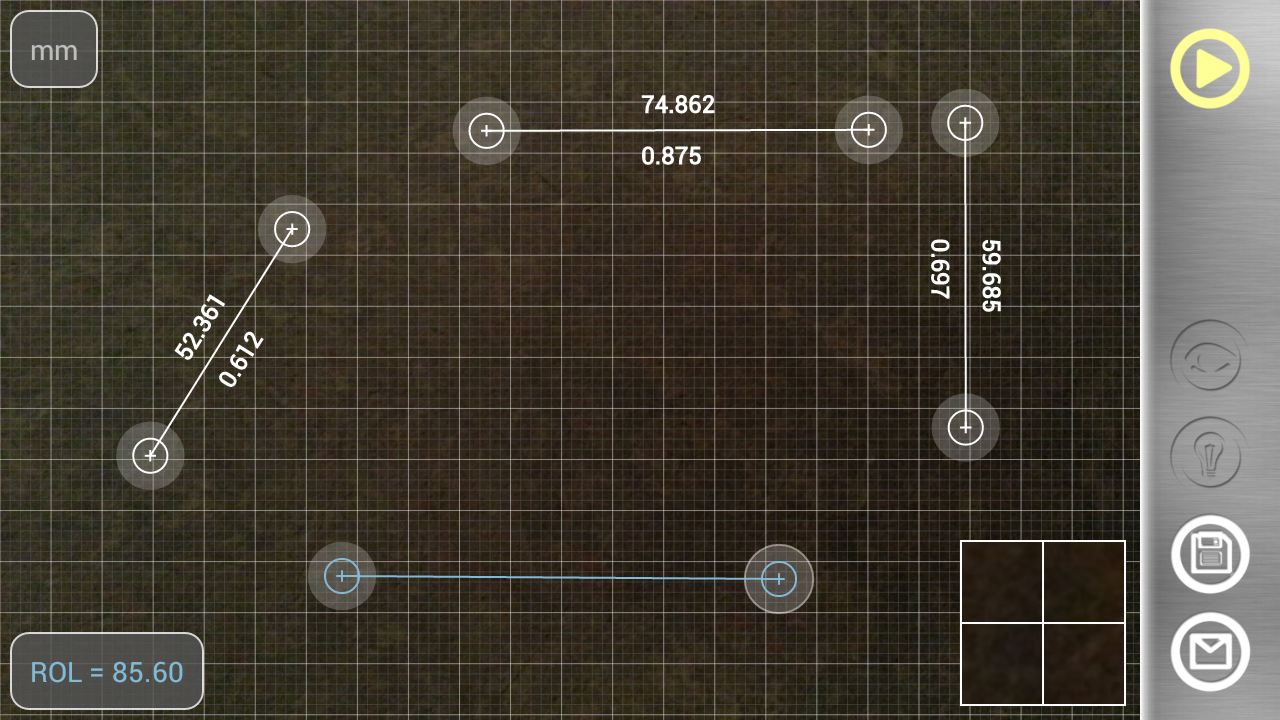The width and height of the screenshot is (1280, 720).
Task: Save the measurements using the floppy disk icon
Action: 1208,555
